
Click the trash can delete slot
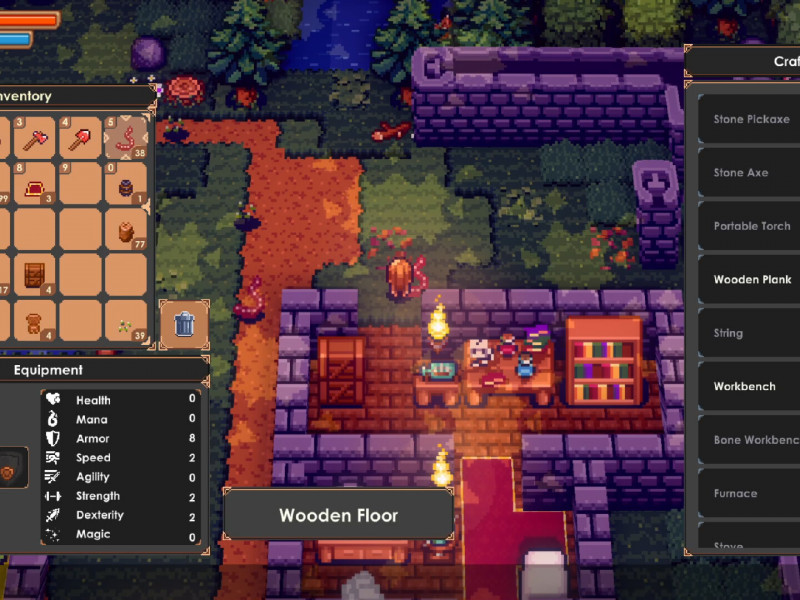pyautogui.click(x=184, y=323)
